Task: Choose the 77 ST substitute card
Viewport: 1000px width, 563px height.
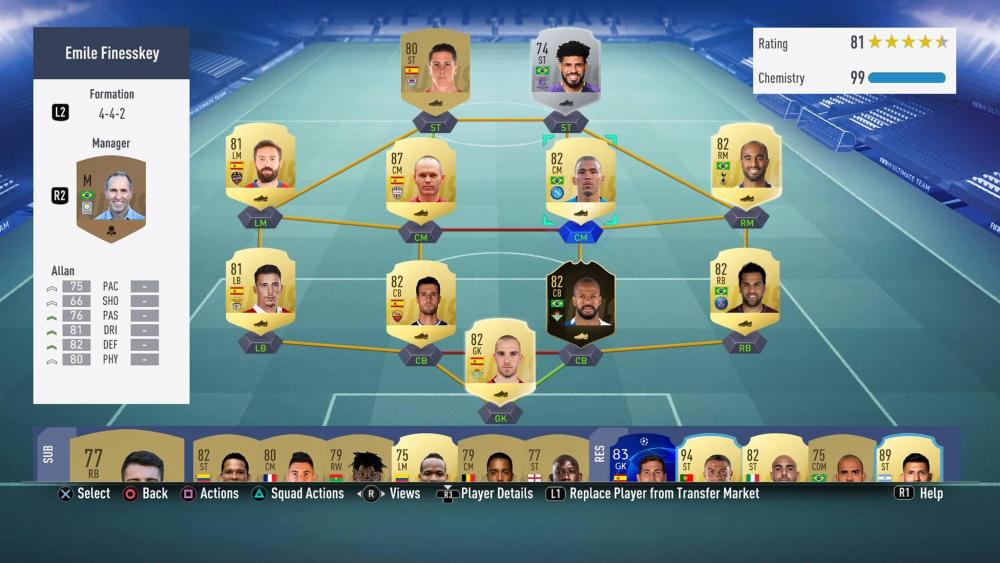Action: pyautogui.click(x=553, y=459)
